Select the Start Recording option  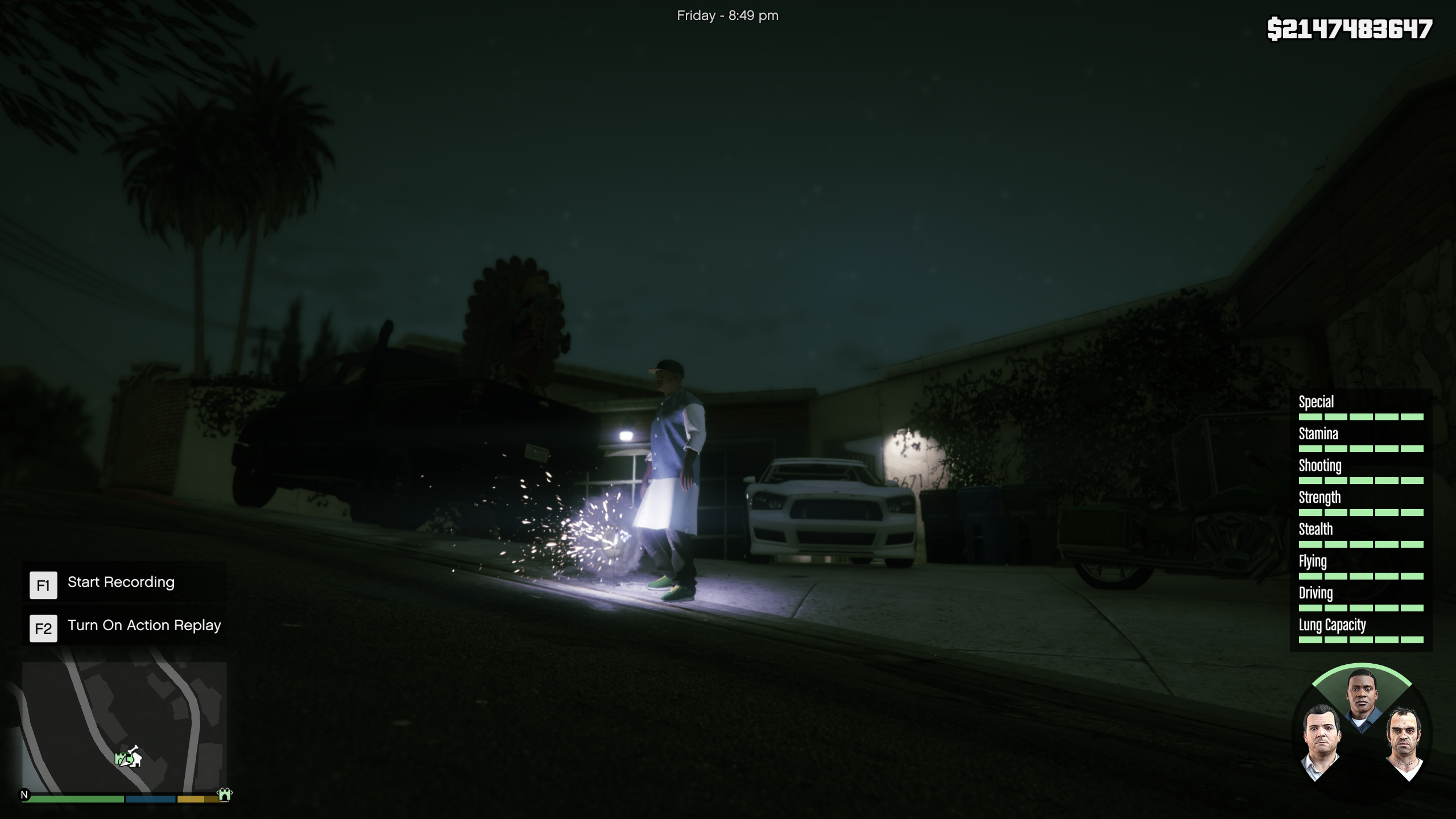121,582
